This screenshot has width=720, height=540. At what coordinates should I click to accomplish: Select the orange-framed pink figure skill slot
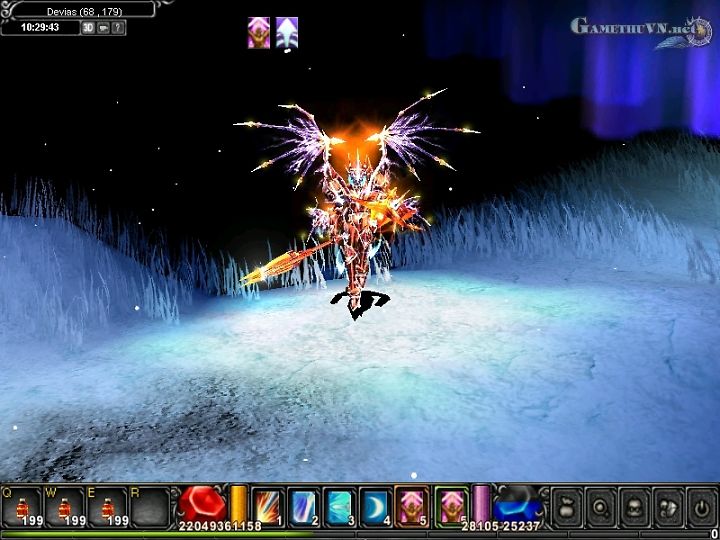pyautogui.click(x=412, y=507)
